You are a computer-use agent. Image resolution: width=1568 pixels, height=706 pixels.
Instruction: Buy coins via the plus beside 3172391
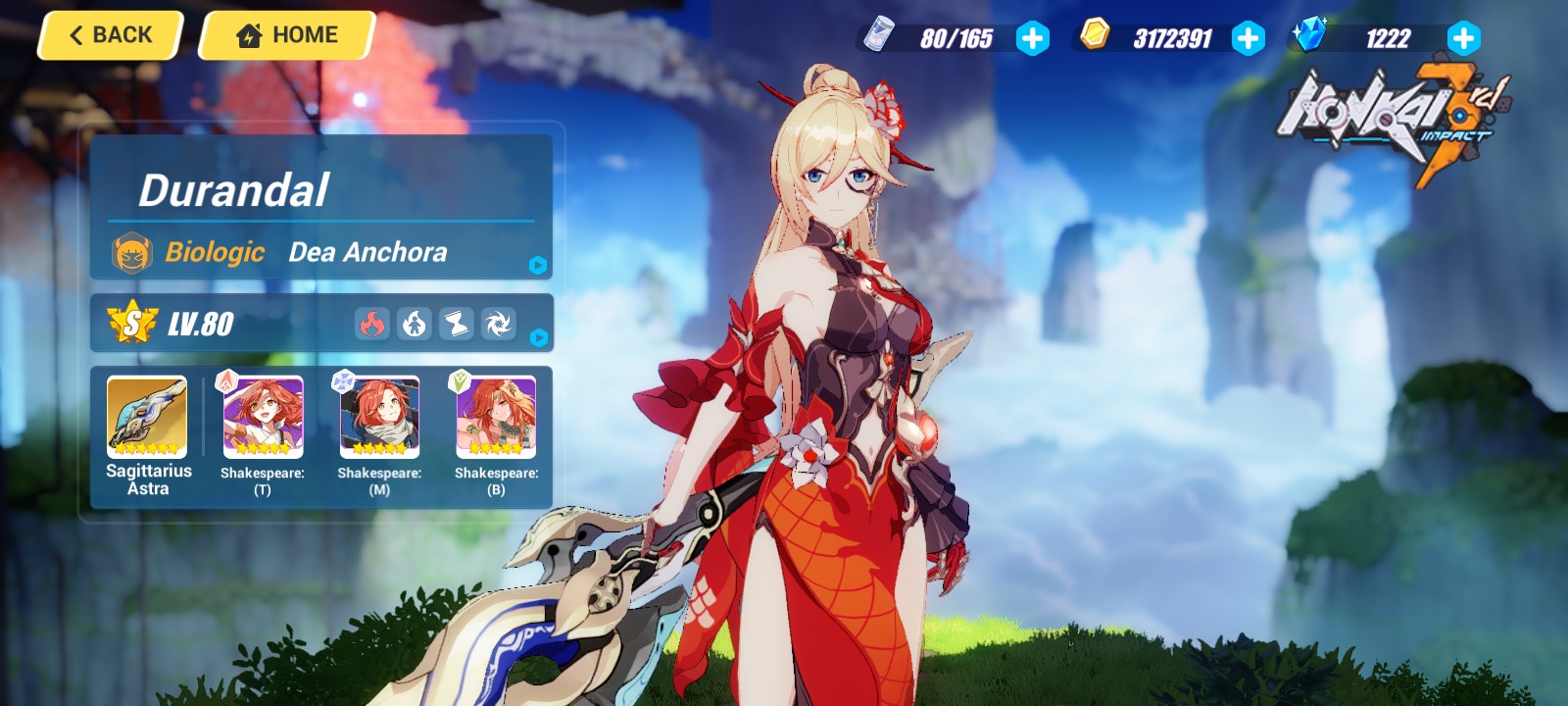coord(1248,40)
